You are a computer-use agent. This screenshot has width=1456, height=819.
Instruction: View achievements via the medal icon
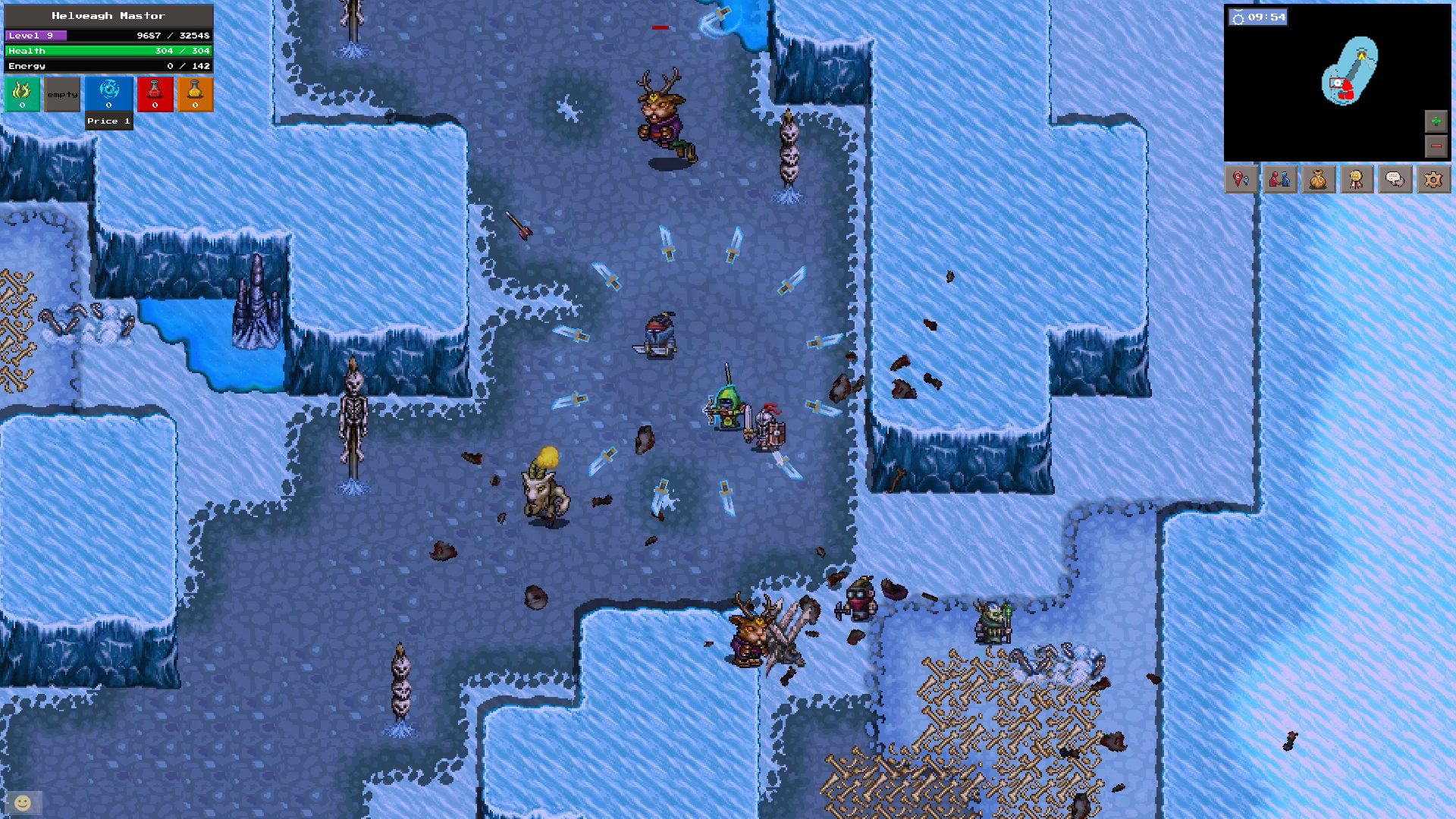click(1357, 179)
